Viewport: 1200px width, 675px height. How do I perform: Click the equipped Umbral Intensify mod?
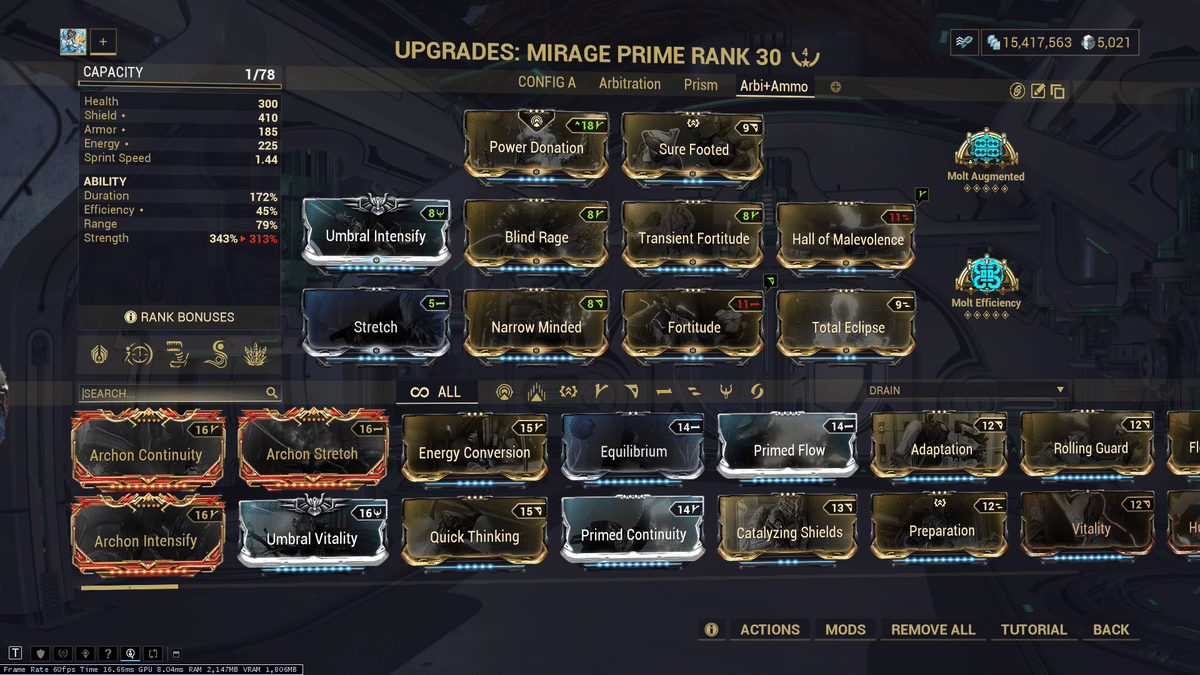(x=376, y=237)
